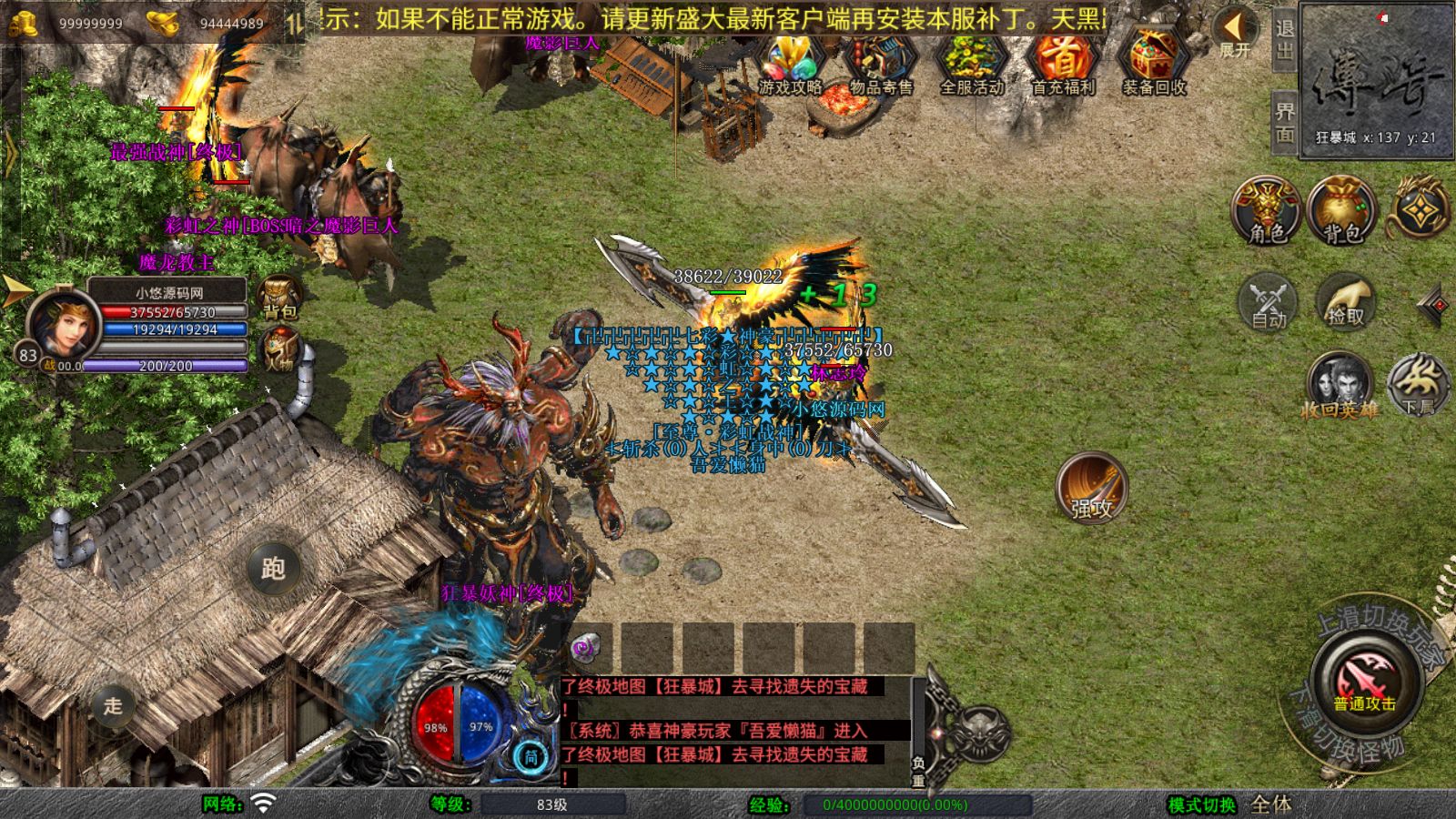Toggle 自动 auto-battle mode
This screenshot has height=819, width=1456.
(1269, 301)
